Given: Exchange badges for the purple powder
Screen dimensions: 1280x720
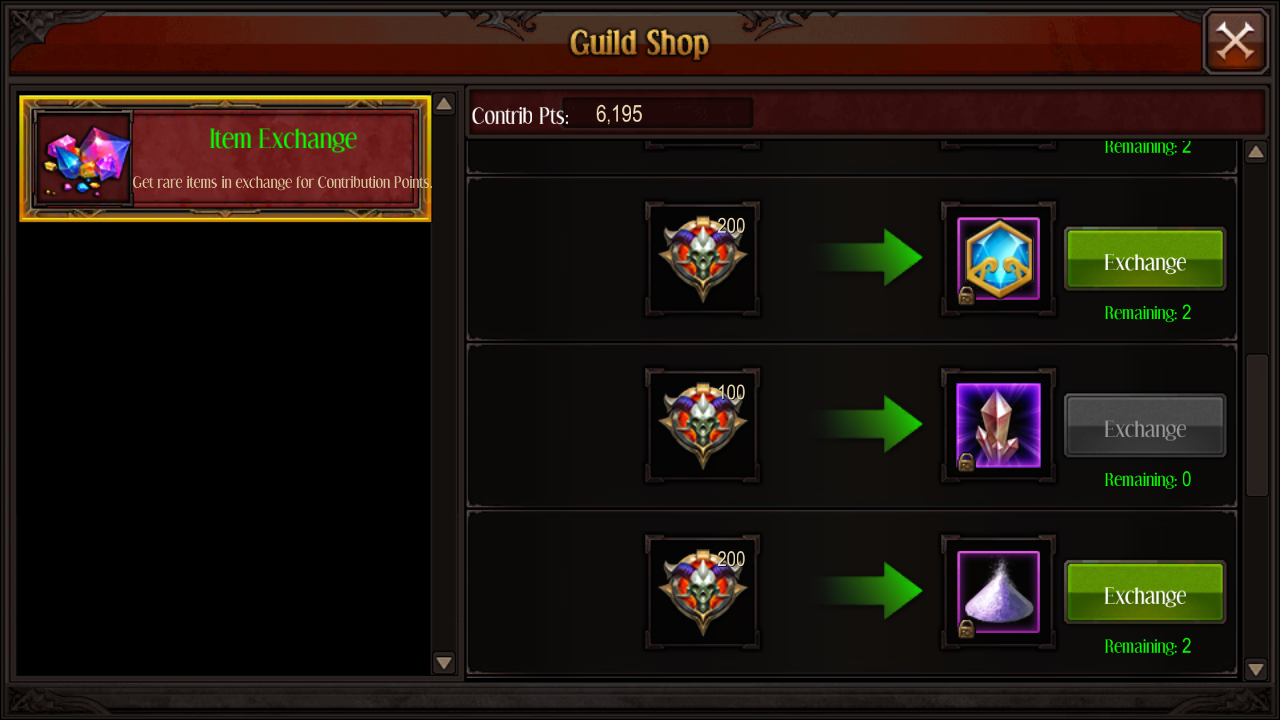Looking at the screenshot, I should [1144, 593].
